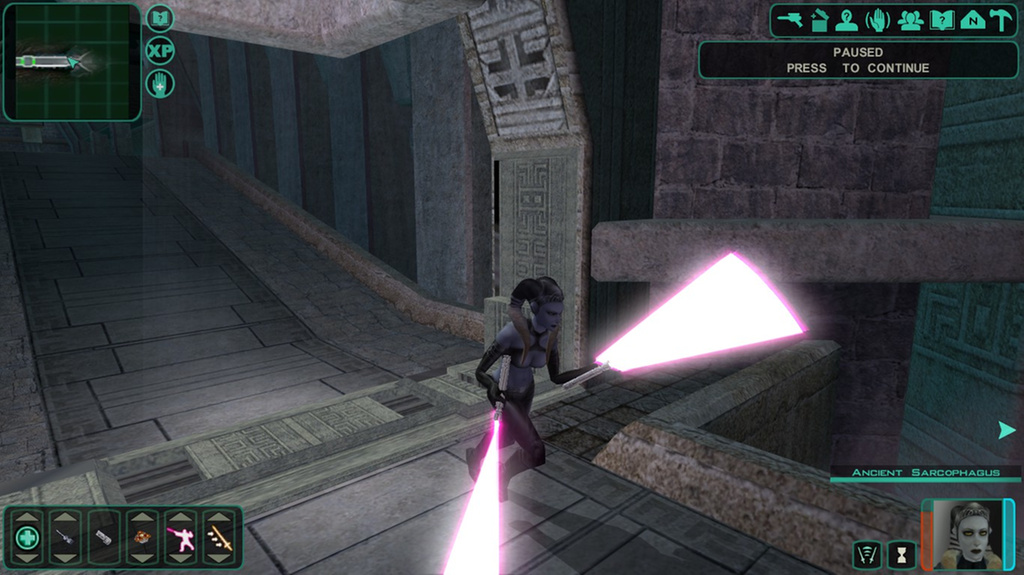Open the Abilities raised-hand icon in the top bar
1024x575 pixels.
(x=878, y=20)
